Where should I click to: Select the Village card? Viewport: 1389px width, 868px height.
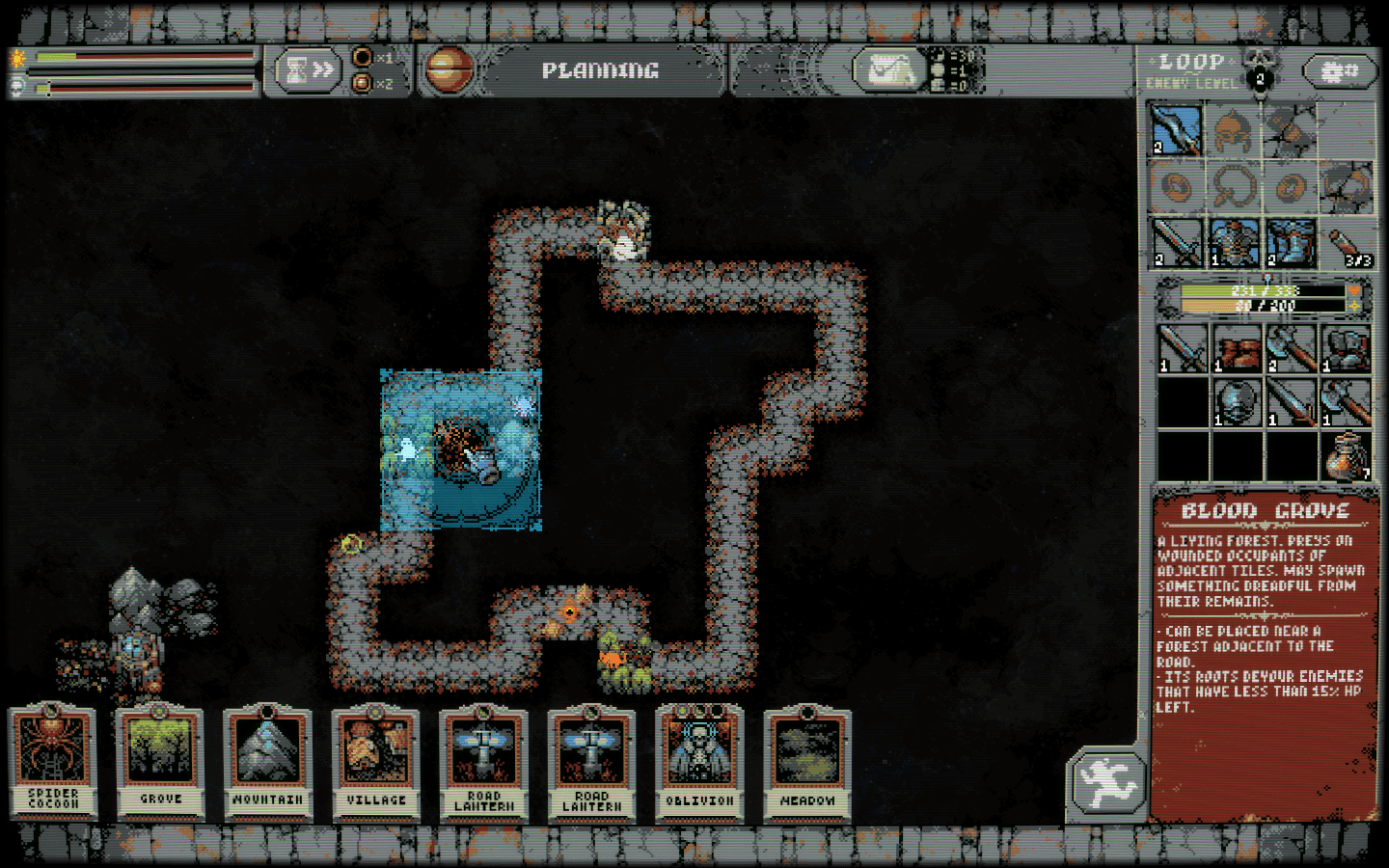point(376,762)
